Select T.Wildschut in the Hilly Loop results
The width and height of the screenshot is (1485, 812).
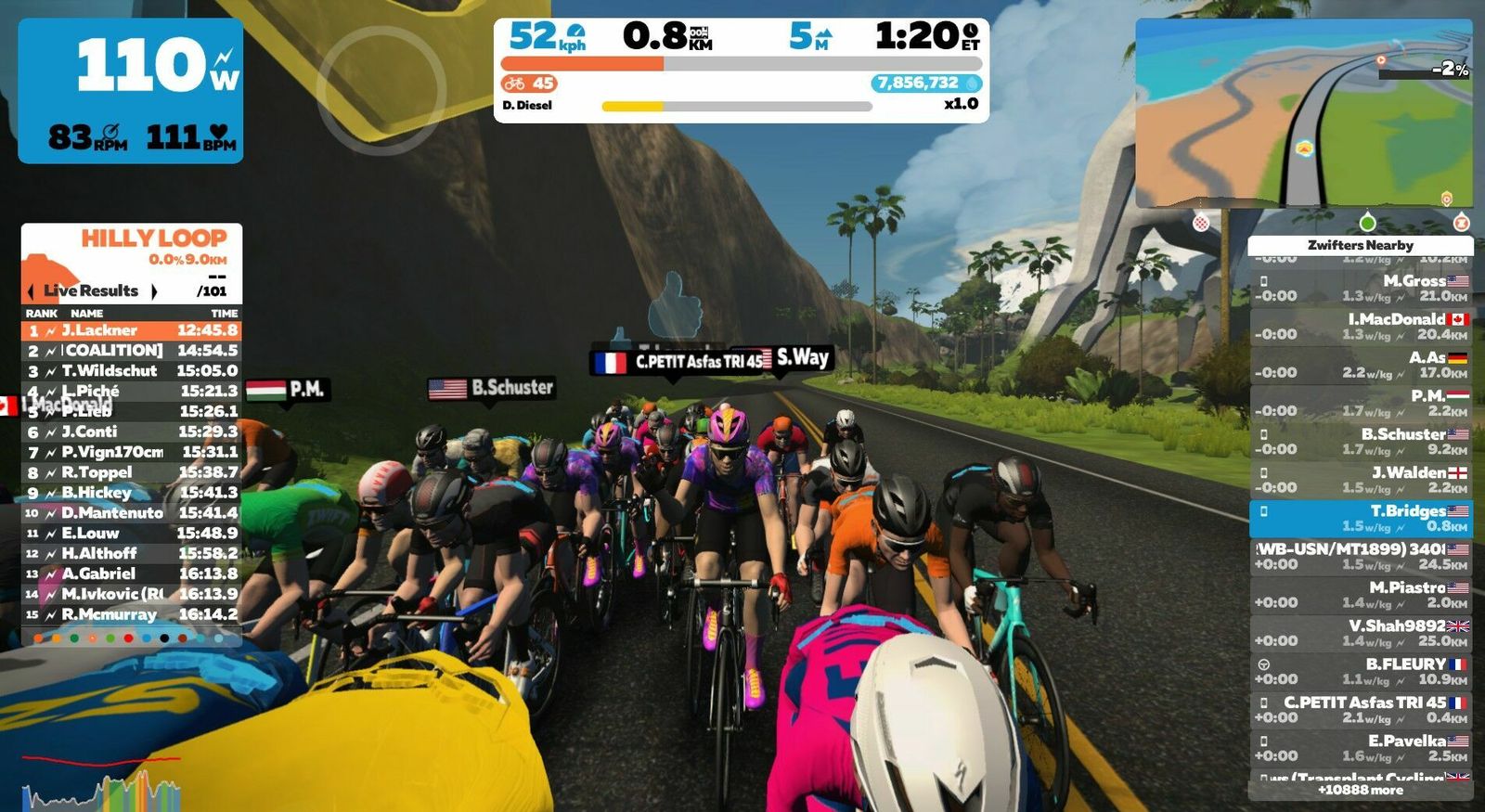(x=131, y=371)
